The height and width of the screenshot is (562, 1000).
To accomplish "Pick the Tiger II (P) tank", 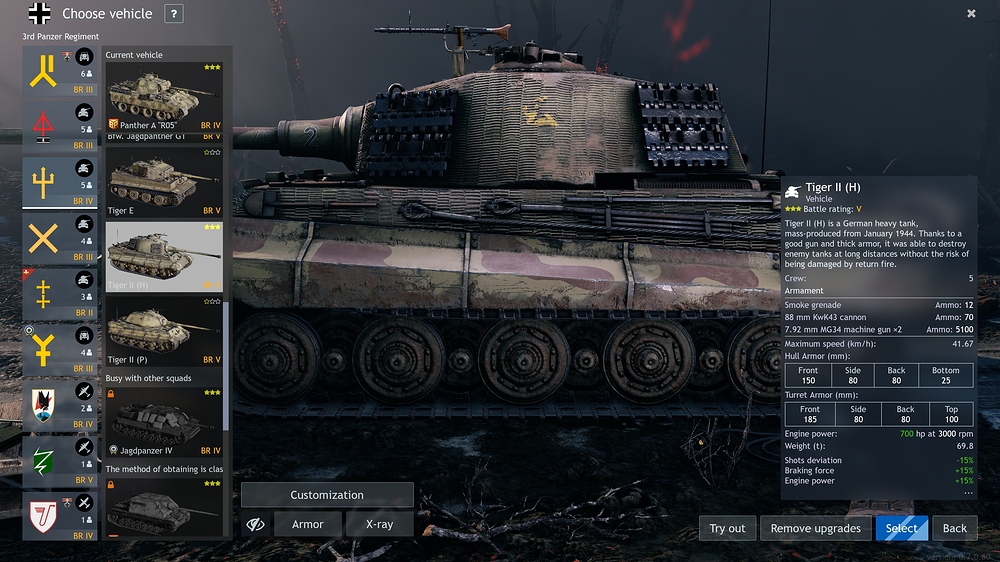I will [x=165, y=330].
